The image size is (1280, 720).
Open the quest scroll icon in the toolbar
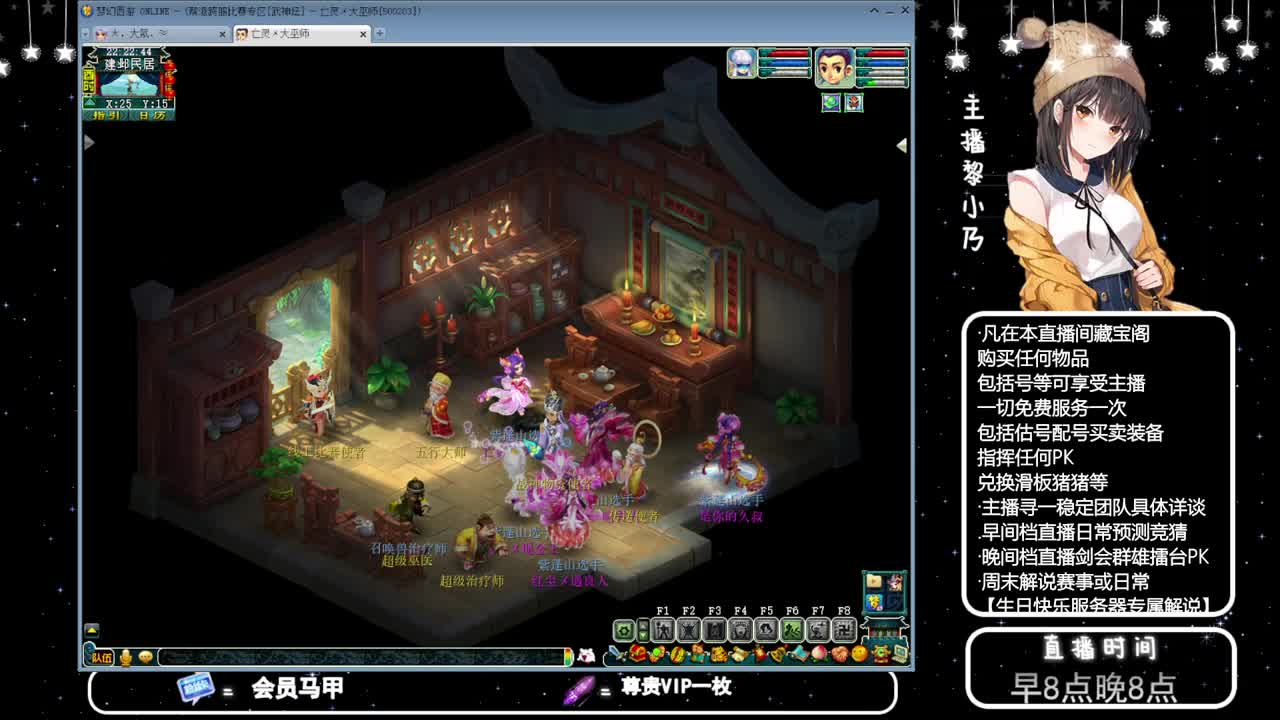(740, 653)
